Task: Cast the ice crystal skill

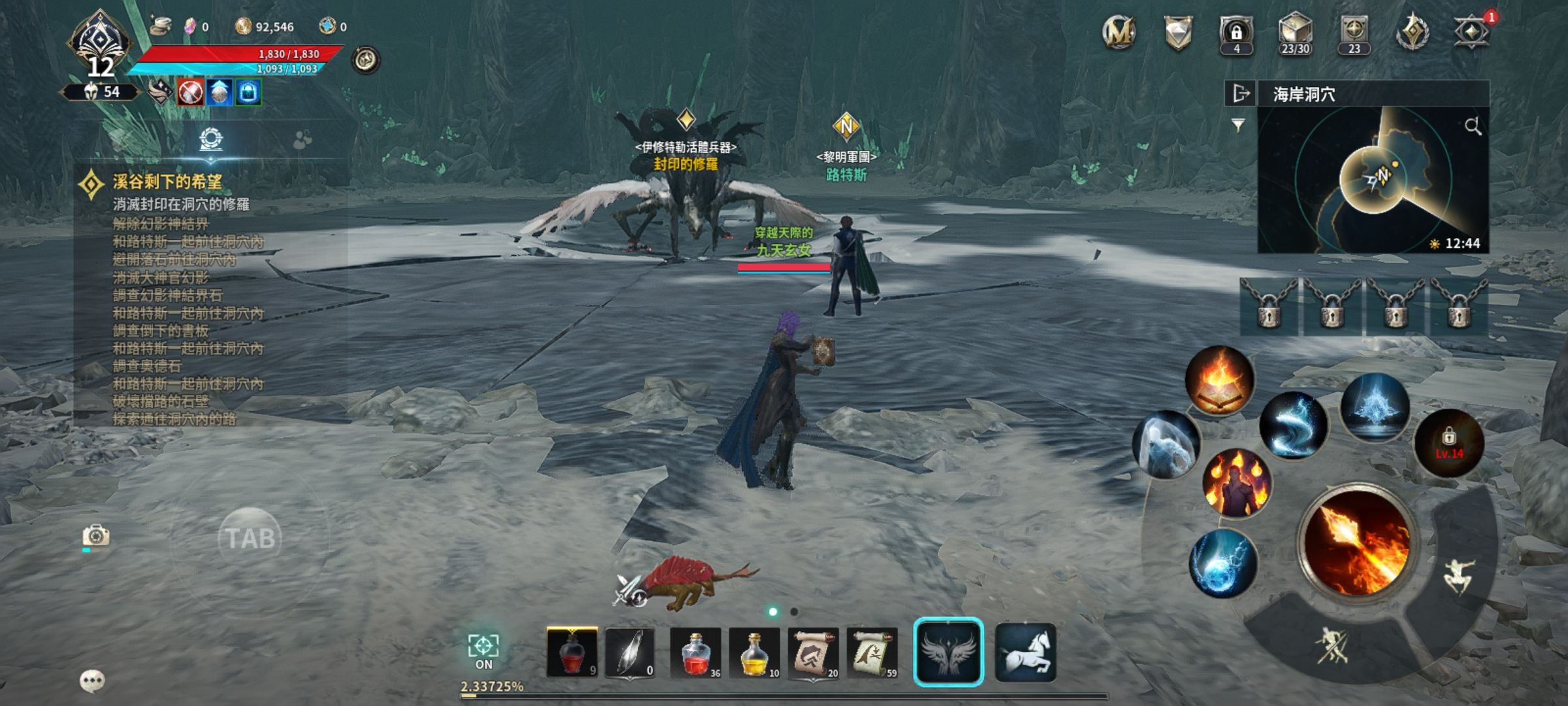Action: 1375,407
